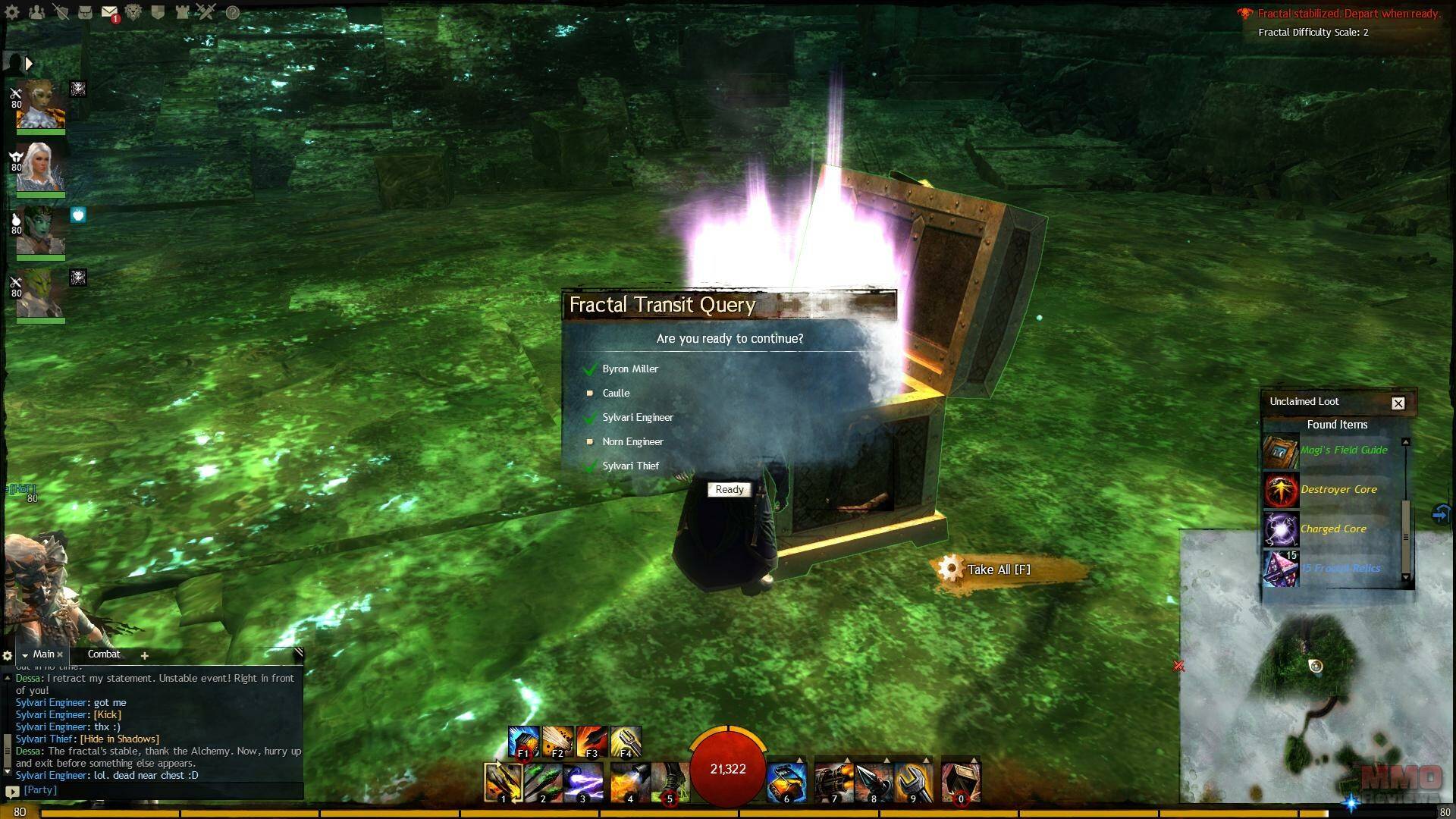Image resolution: width=1456 pixels, height=819 pixels.
Task: Choose the Charged Core loot entry
Action: (x=1333, y=529)
